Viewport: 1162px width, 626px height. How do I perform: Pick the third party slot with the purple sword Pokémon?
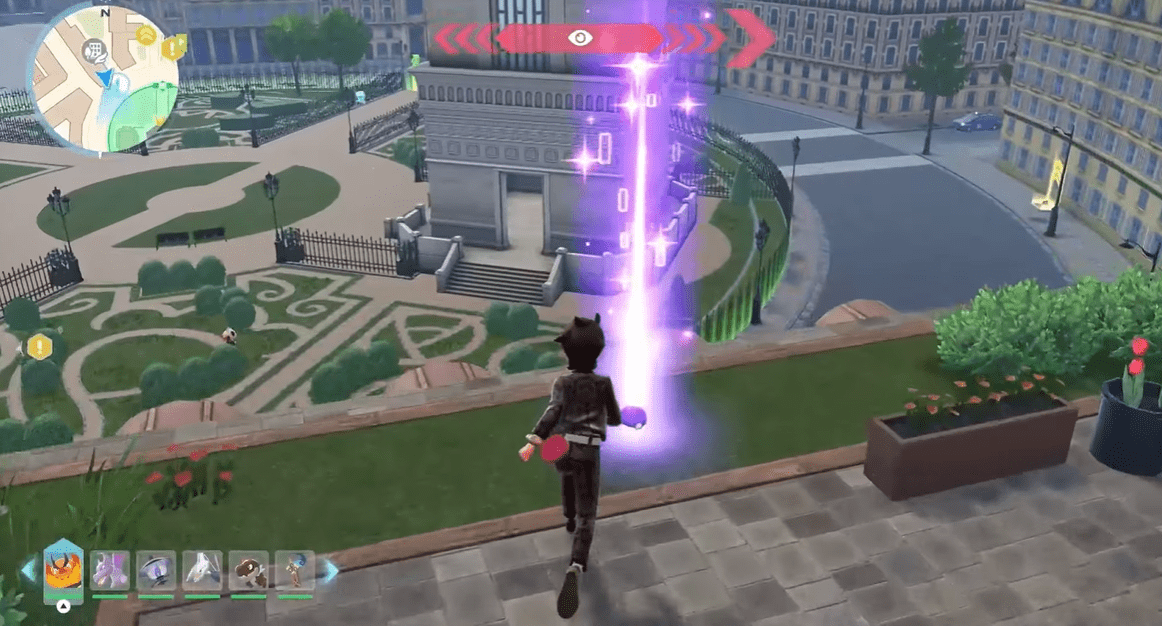tap(156, 571)
